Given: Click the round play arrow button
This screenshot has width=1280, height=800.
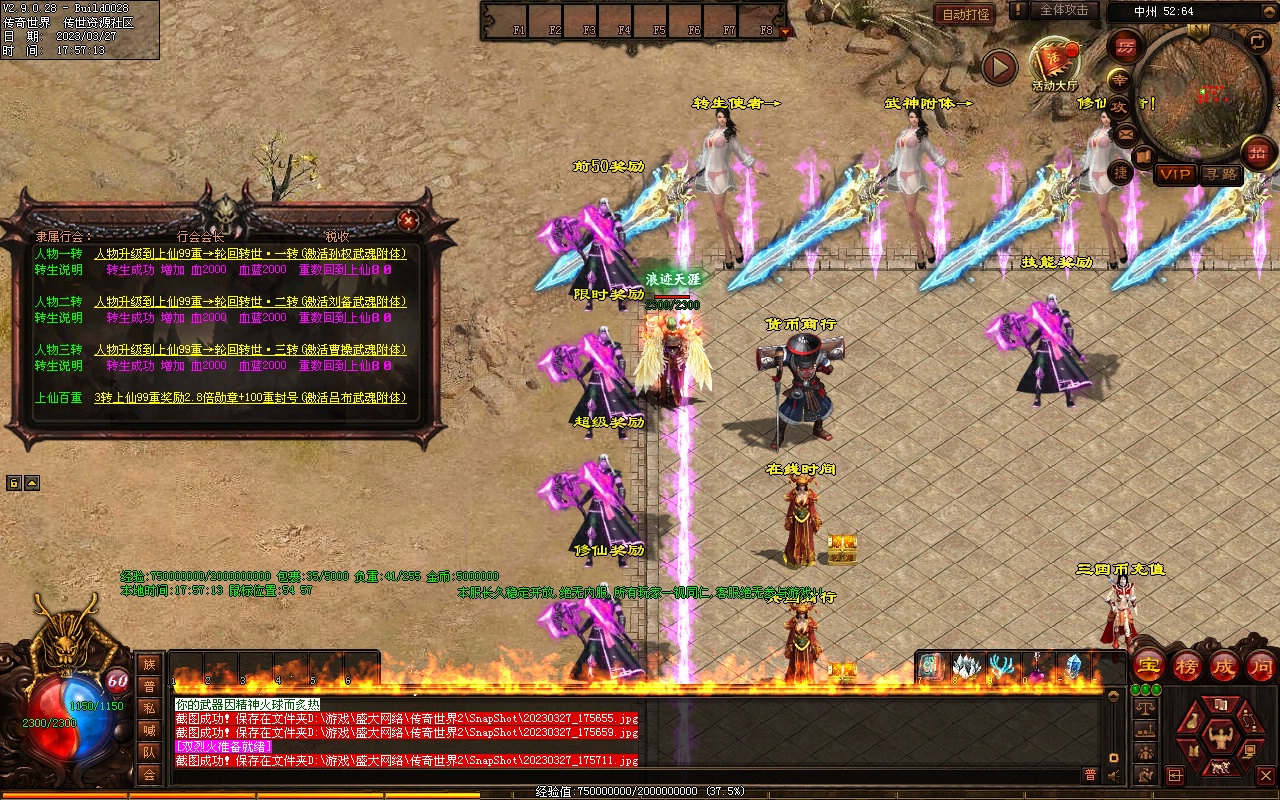Looking at the screenshot, I should 998,67.
